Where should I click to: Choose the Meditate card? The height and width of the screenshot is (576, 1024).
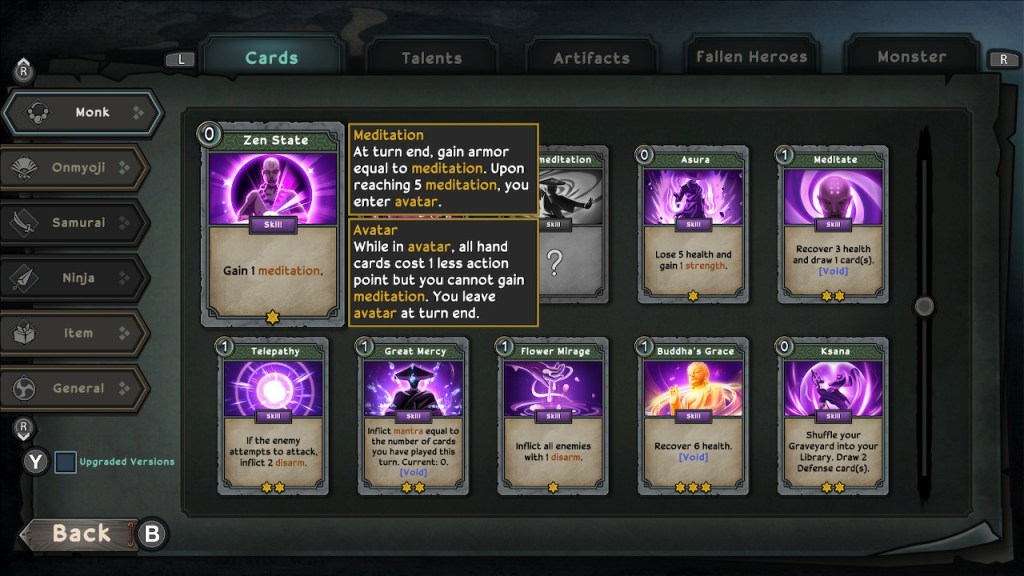click(x=833, y=226)
